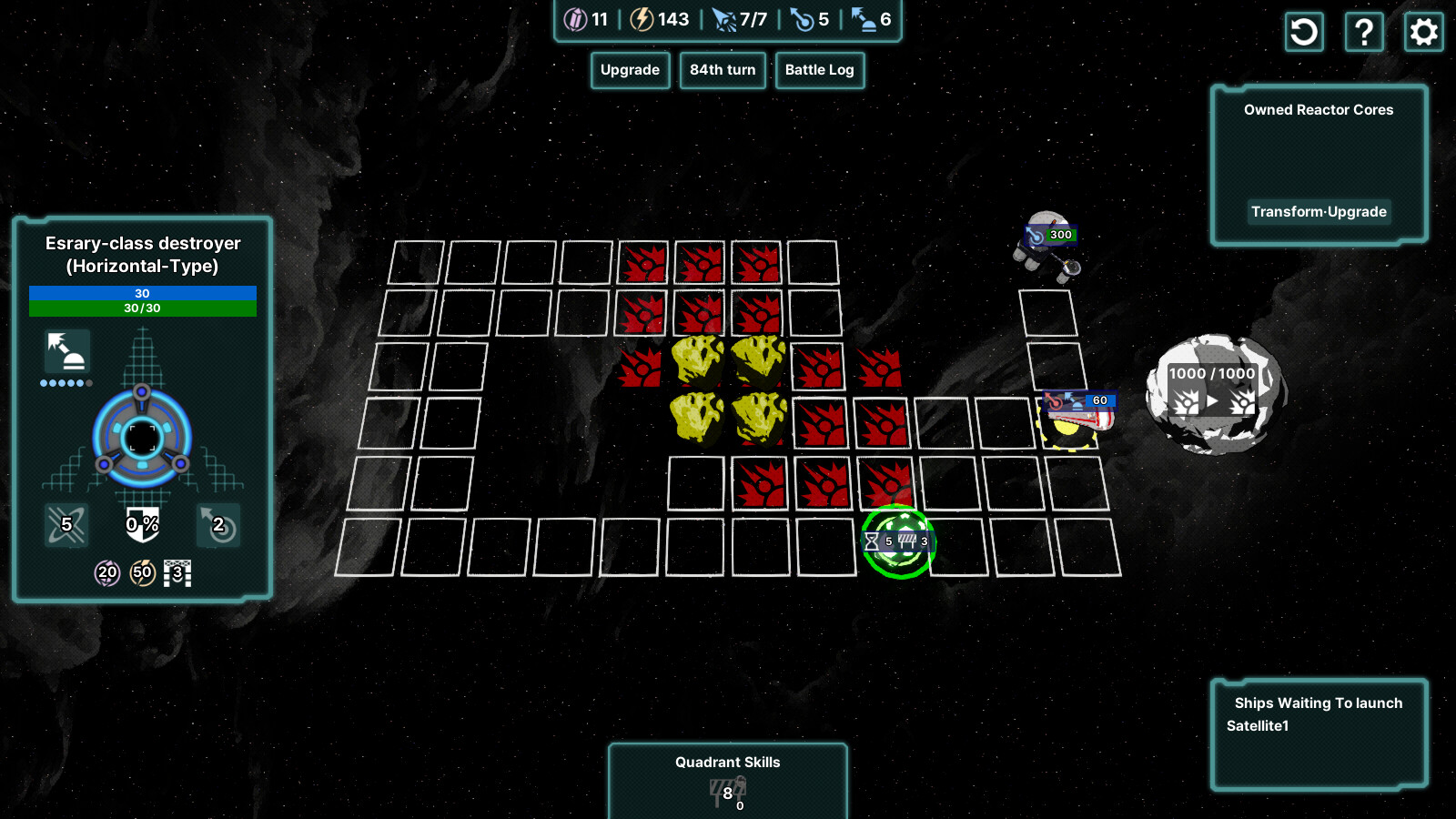1456x819 pixels.
Task: Activate the quadrant skill icon
Action: [x=727, y=790]
